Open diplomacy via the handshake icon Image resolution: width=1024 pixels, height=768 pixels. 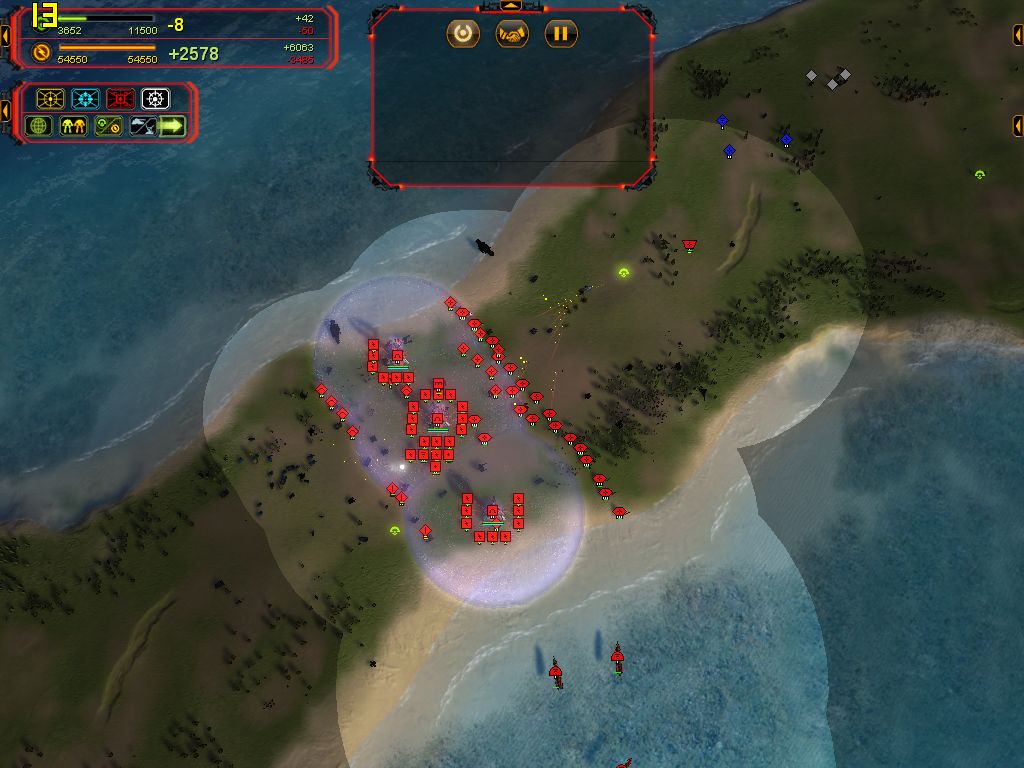[512, 34]
